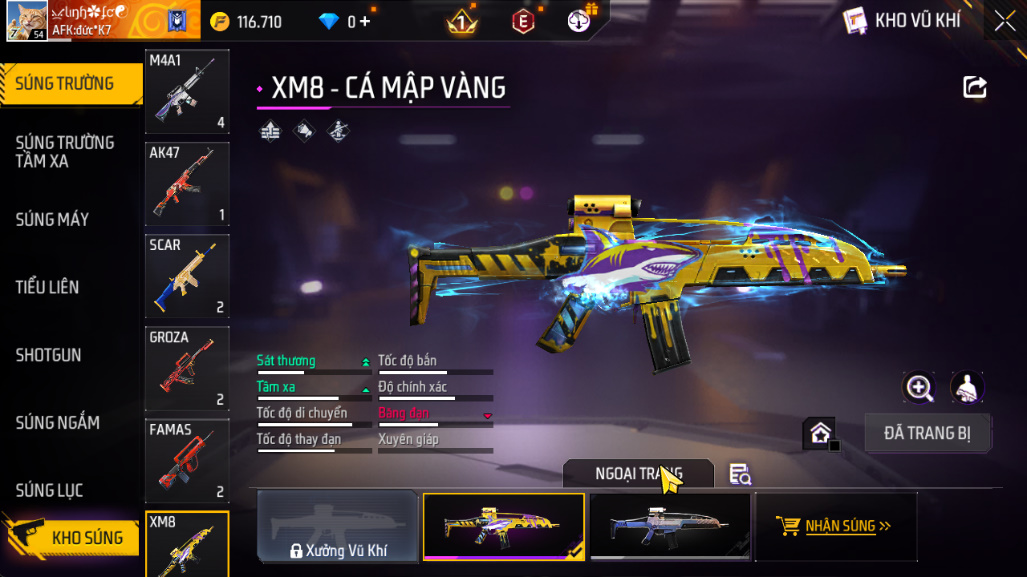Show the Tiểu Liên weapons
The image size is (1027, 577).
point(47,287)
